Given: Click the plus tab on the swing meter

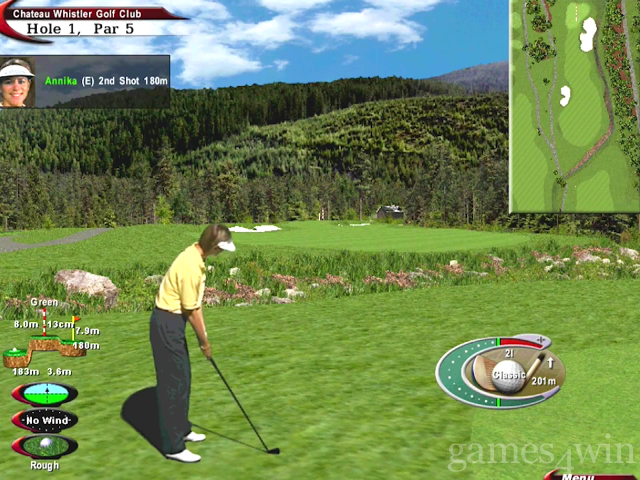Looking at the screenshot, I should (x=537, y=341).
